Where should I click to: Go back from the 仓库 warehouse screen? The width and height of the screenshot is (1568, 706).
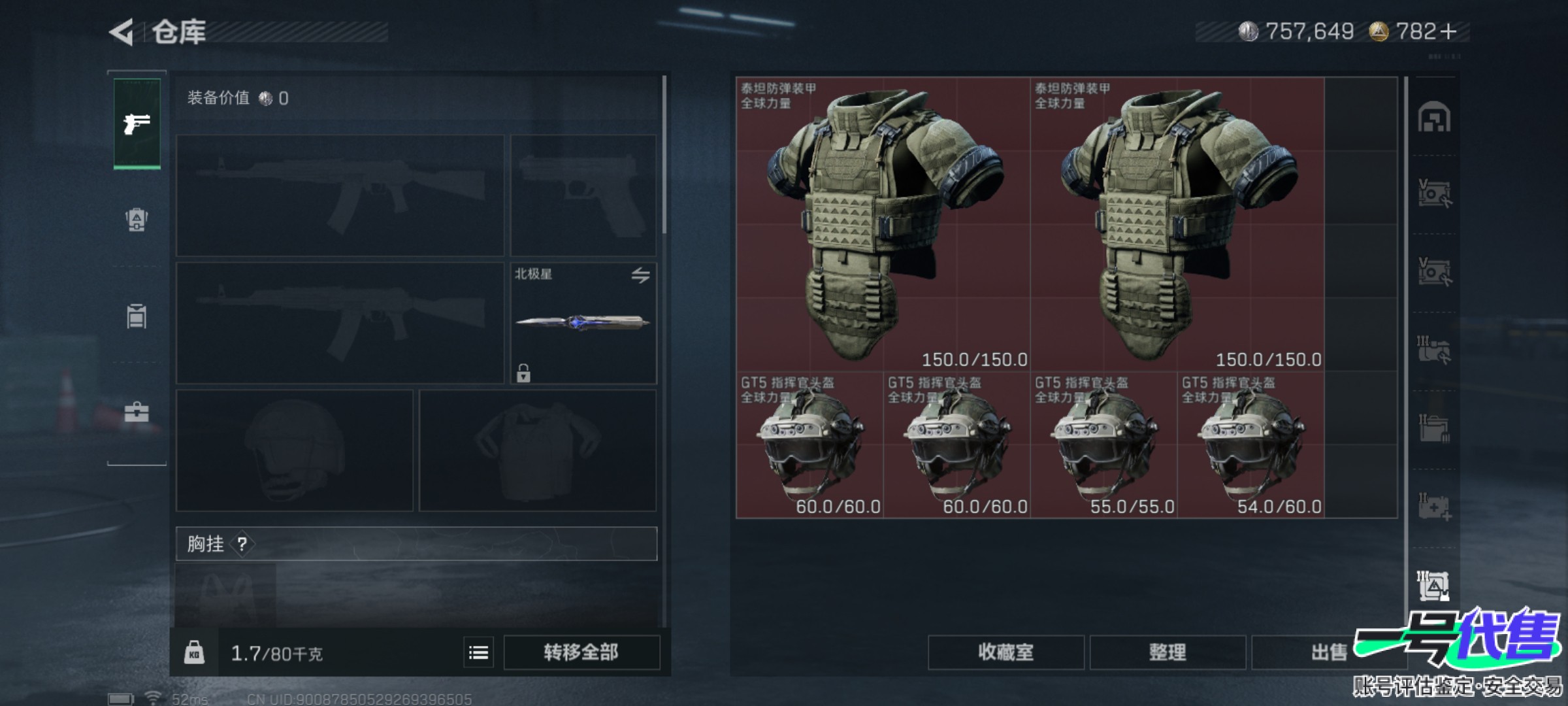122,32
